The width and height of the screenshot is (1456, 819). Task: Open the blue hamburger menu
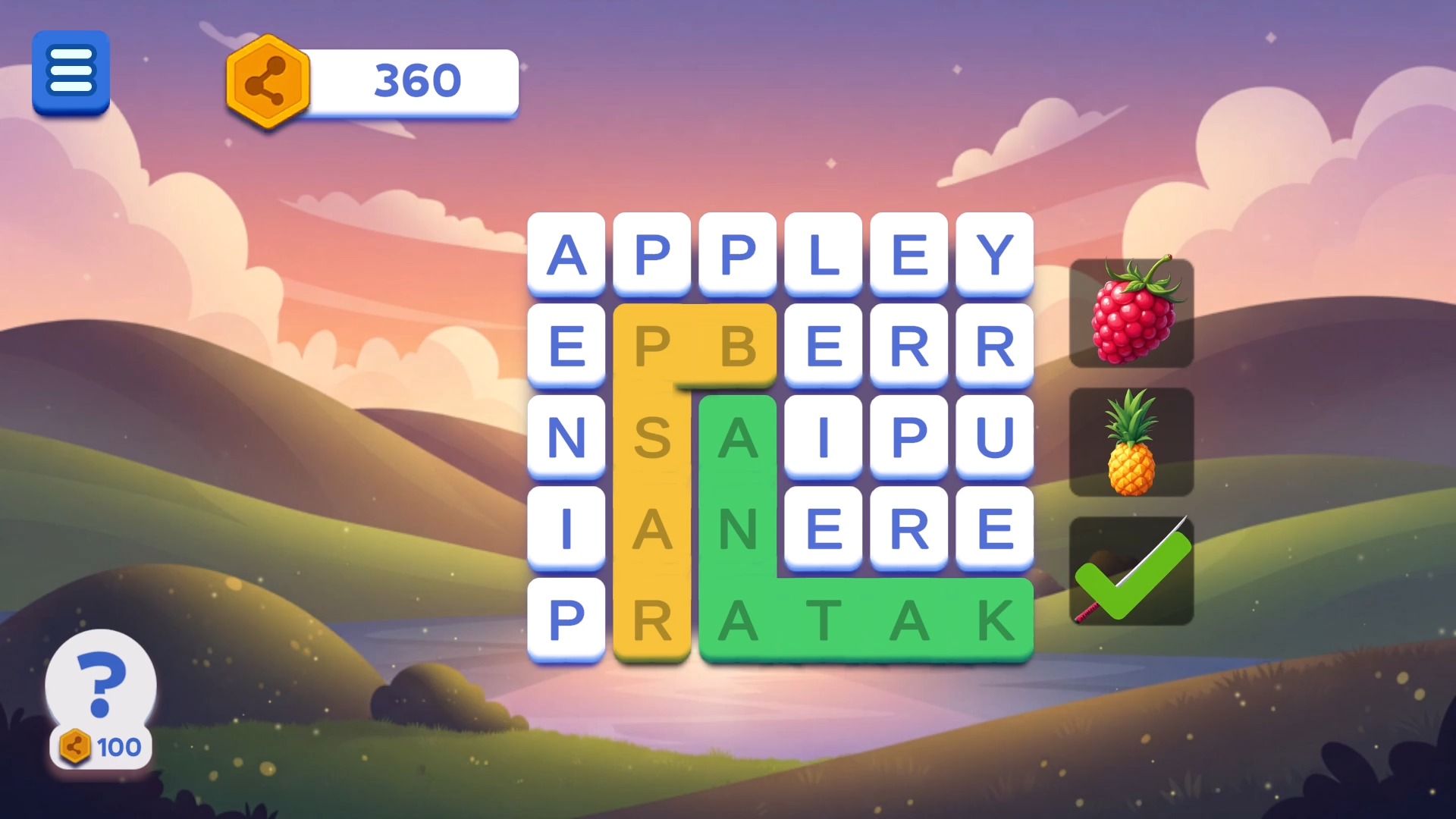tap(71, 72)
